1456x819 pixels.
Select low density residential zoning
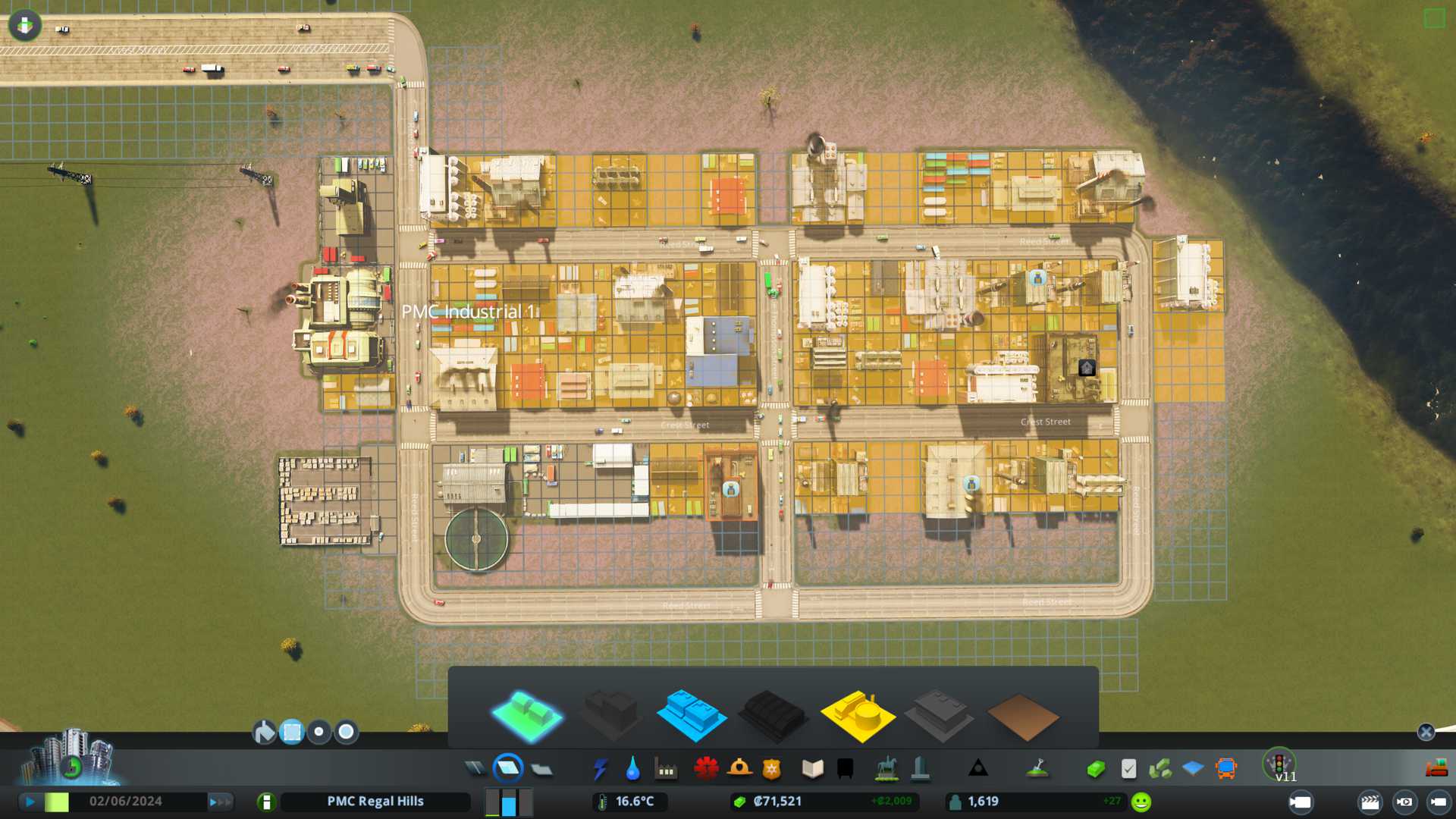(526, 715)
